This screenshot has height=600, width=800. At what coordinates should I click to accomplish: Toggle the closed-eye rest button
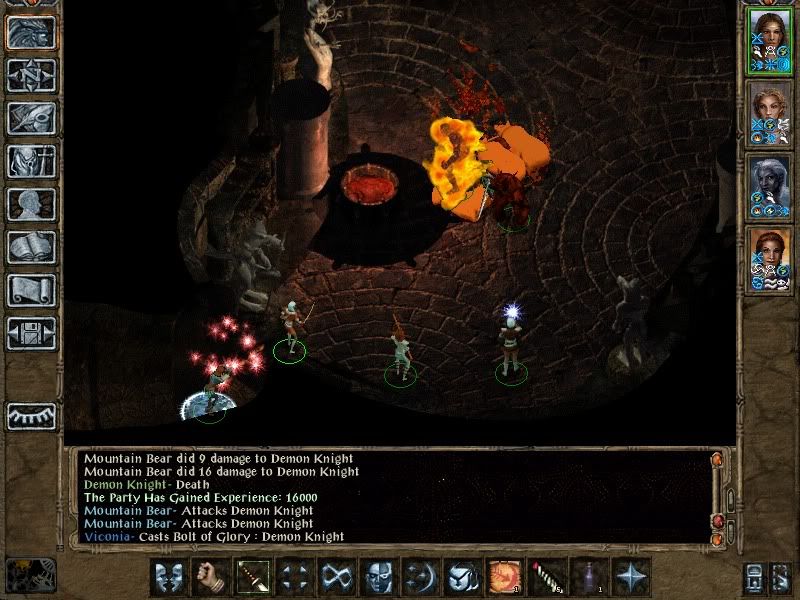(31, 416)
